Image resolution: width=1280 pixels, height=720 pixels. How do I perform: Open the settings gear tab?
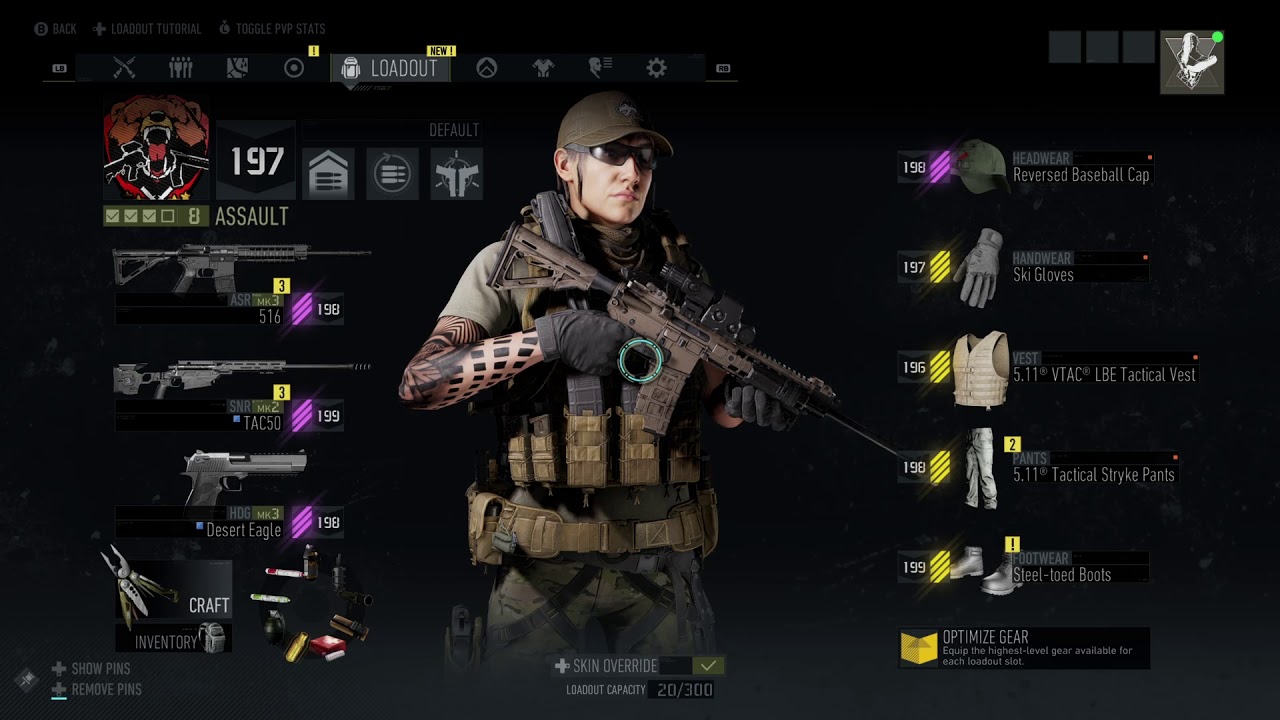[656, 68]
